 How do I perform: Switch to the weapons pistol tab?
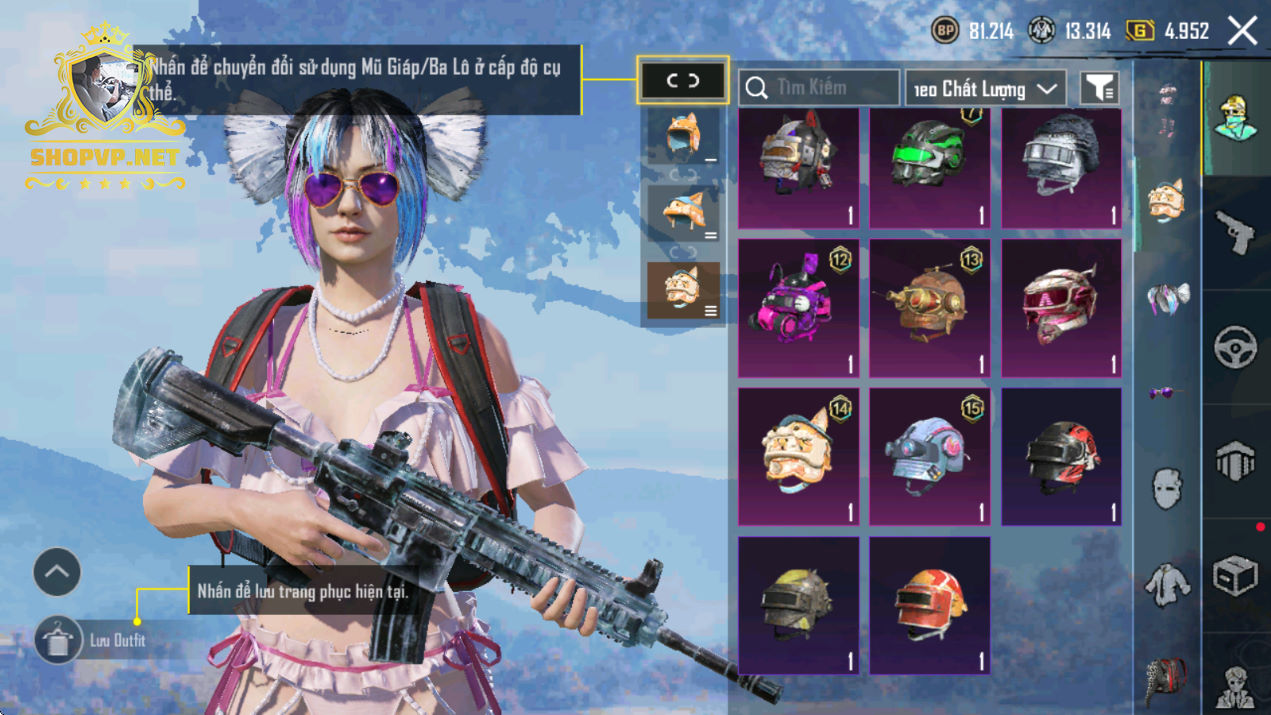point(1236,232)
